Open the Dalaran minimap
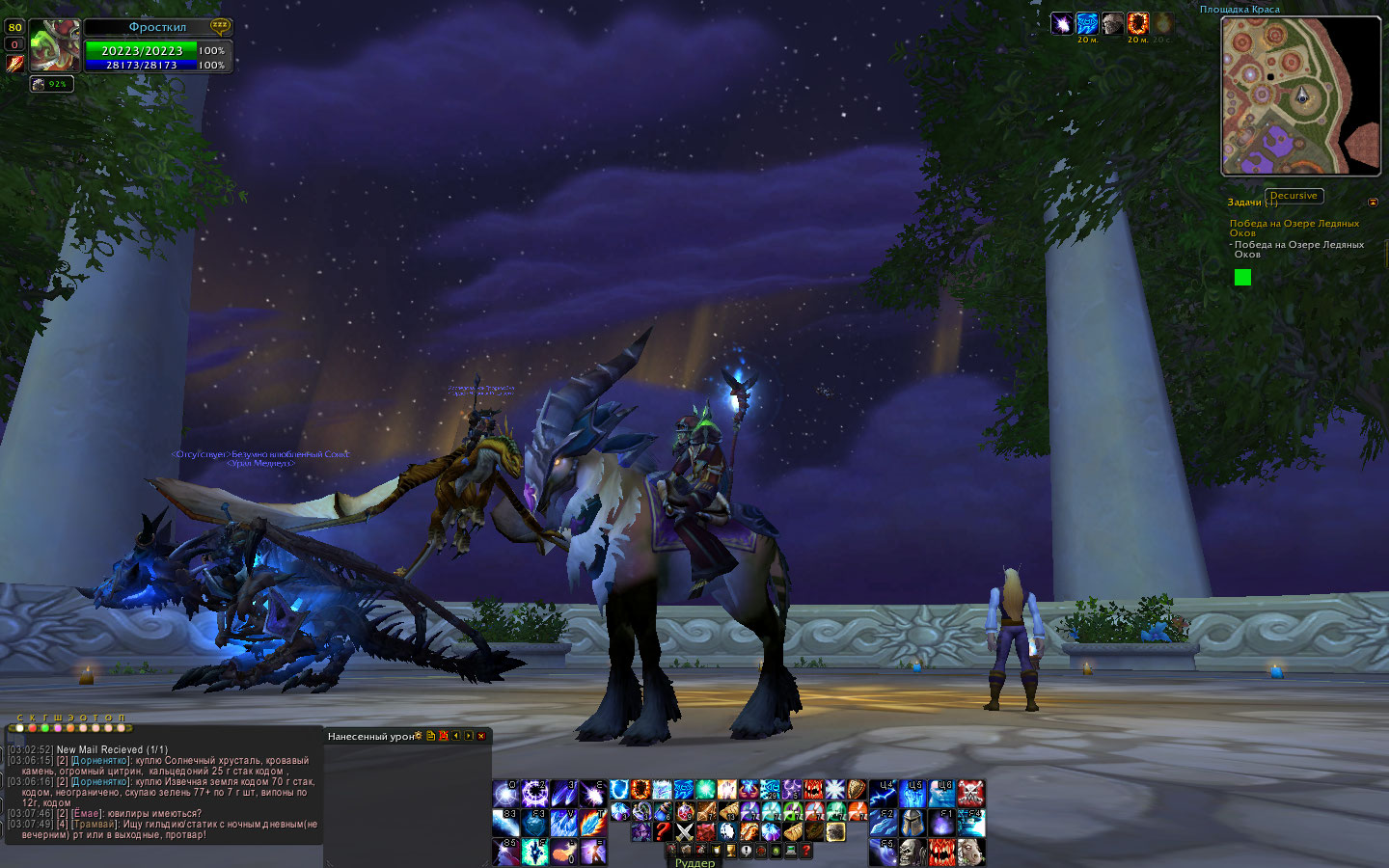This screenshot has height=868, width=1389. click(1300, 96)
